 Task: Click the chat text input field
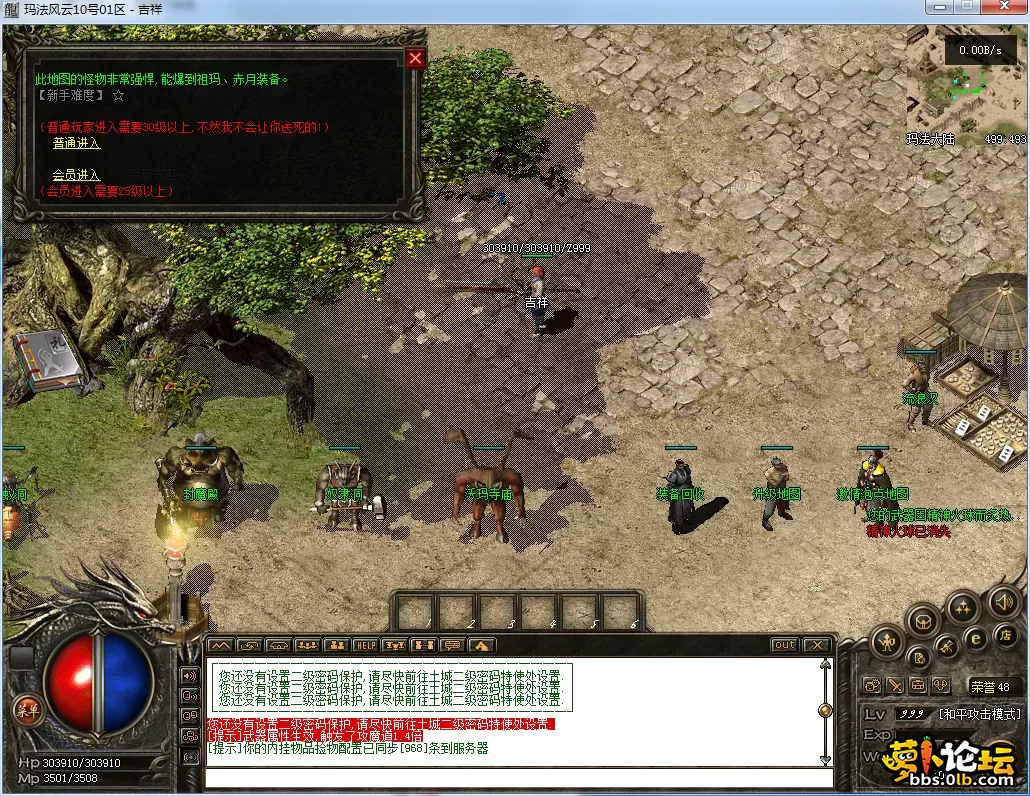[x=518, y=778]
